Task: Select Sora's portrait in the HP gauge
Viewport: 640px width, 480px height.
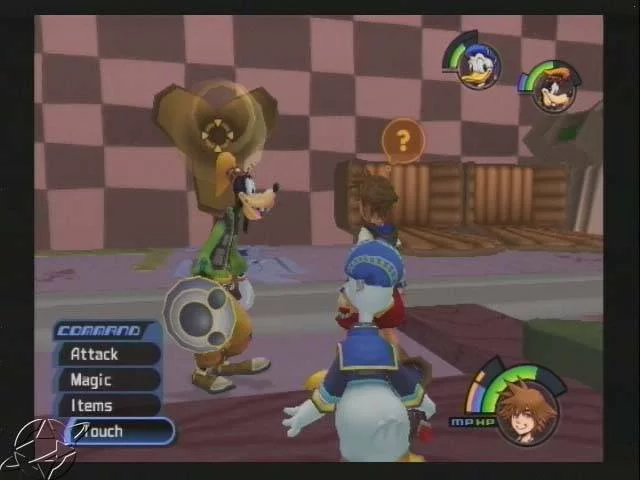Action: (525, 411)
